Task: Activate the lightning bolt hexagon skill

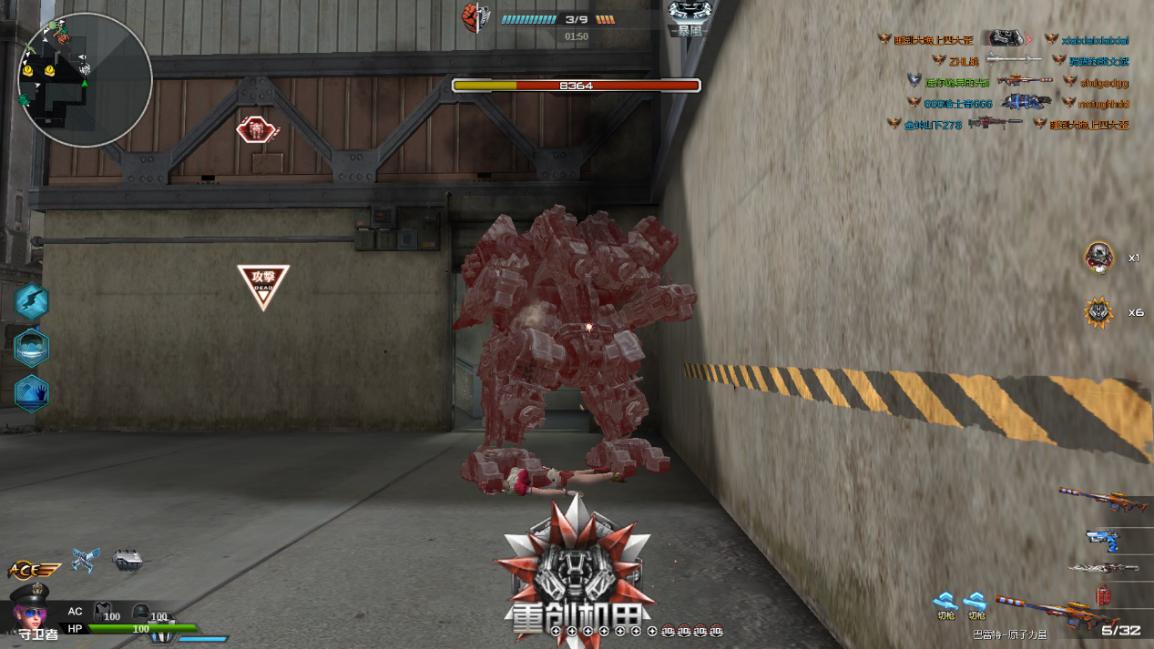Action: pos(31,302)
